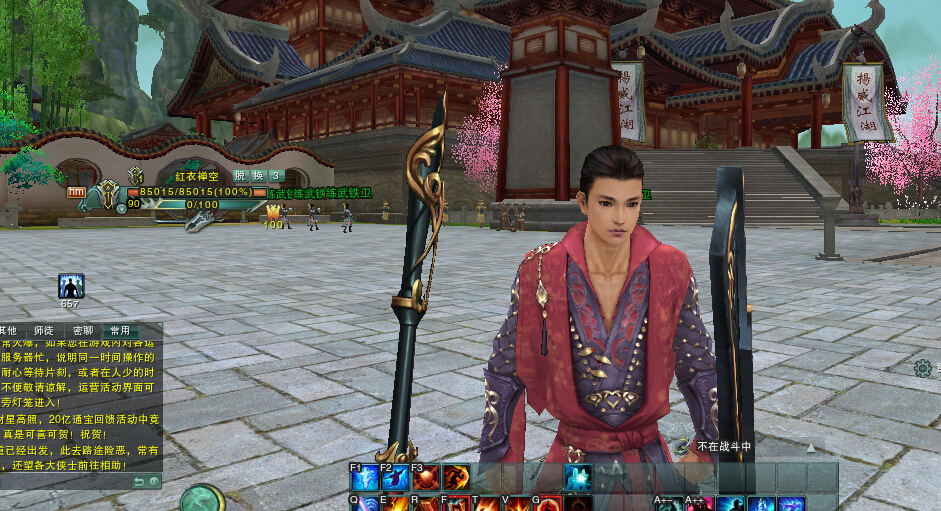Open the chat emoticon face button

coord(154,481)
